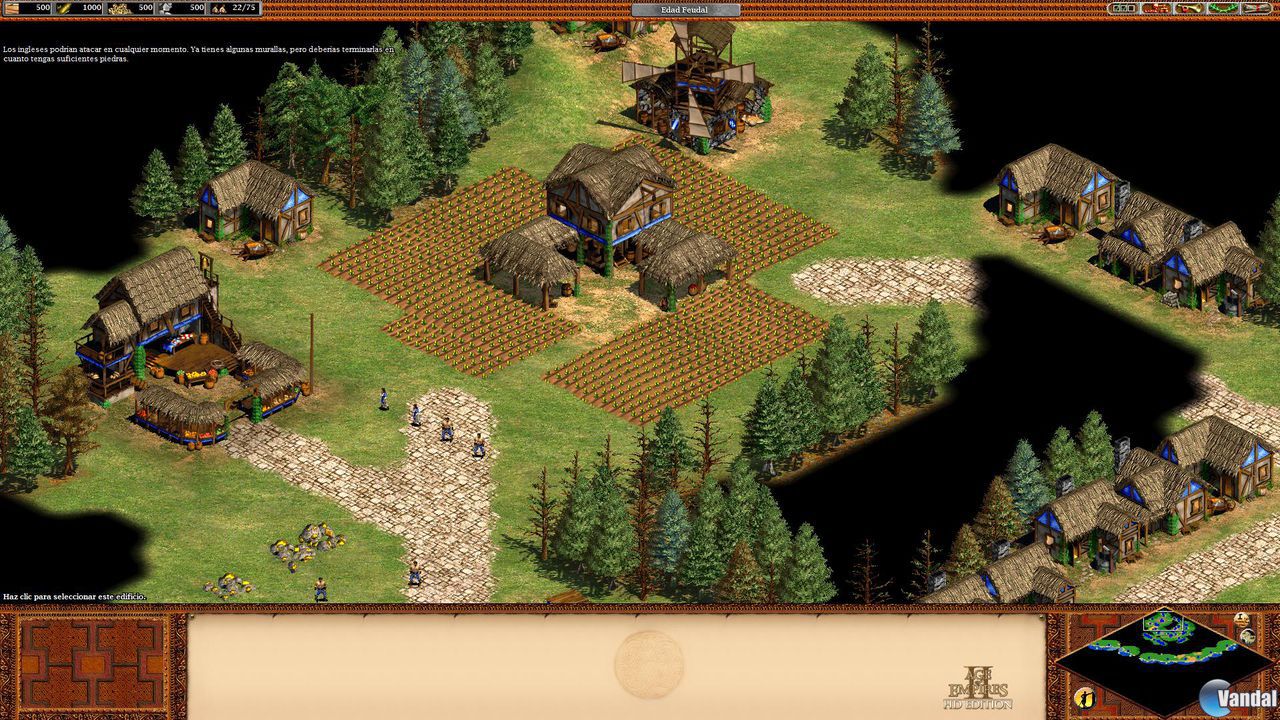Open the game menu scroll icon

pos(1255,9)
